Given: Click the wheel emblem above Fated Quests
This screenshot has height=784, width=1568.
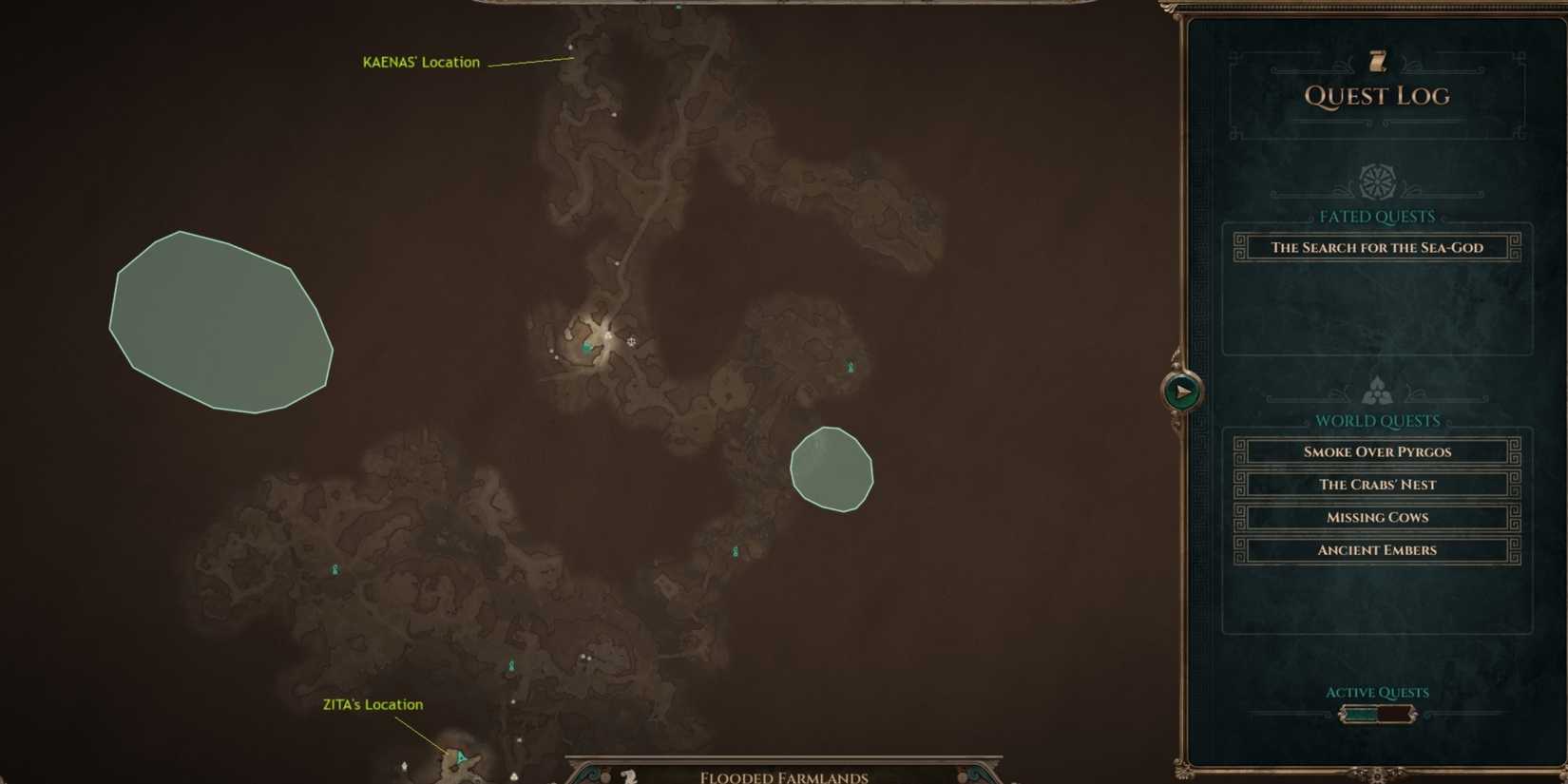Looking at the screenshot, I should click(x=1376, y=181).
